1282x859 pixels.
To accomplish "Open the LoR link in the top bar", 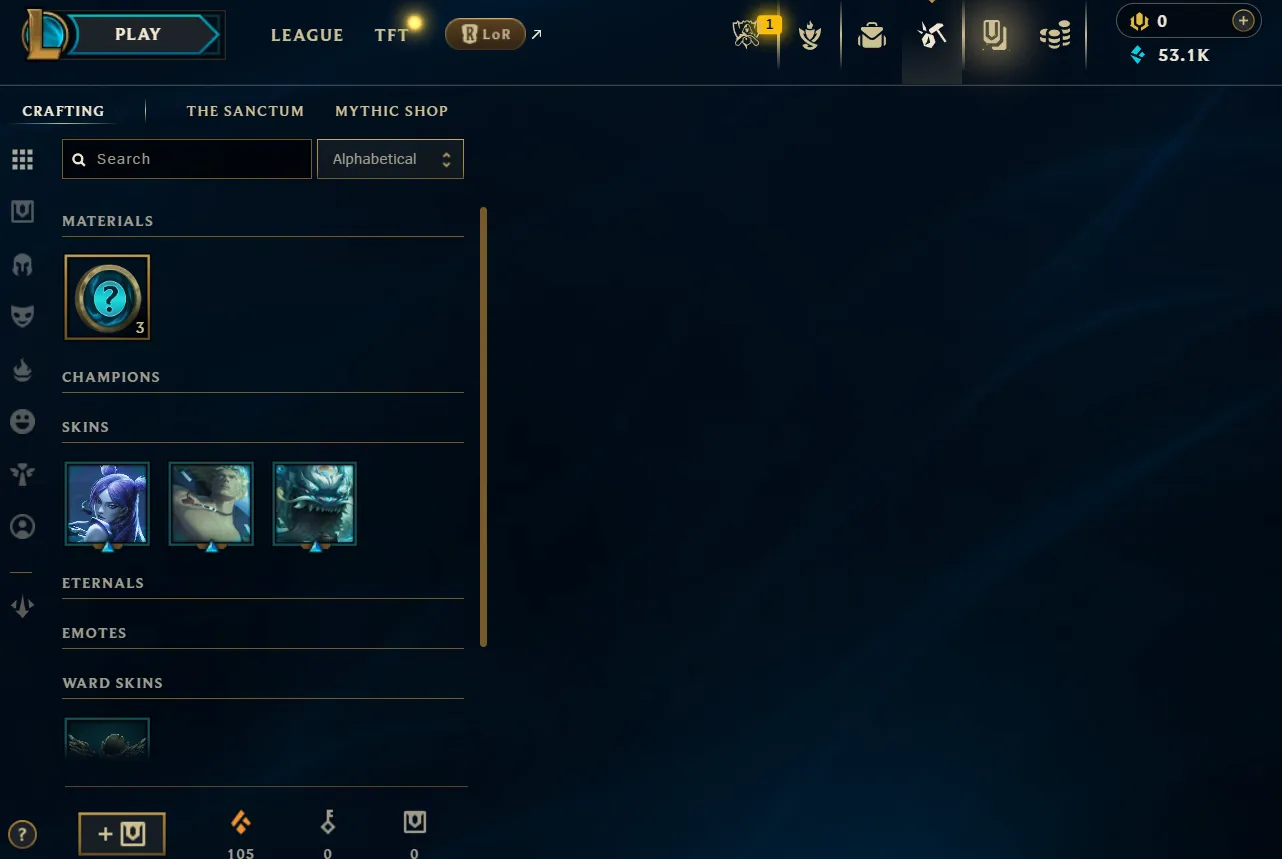I will coord(485,33).
